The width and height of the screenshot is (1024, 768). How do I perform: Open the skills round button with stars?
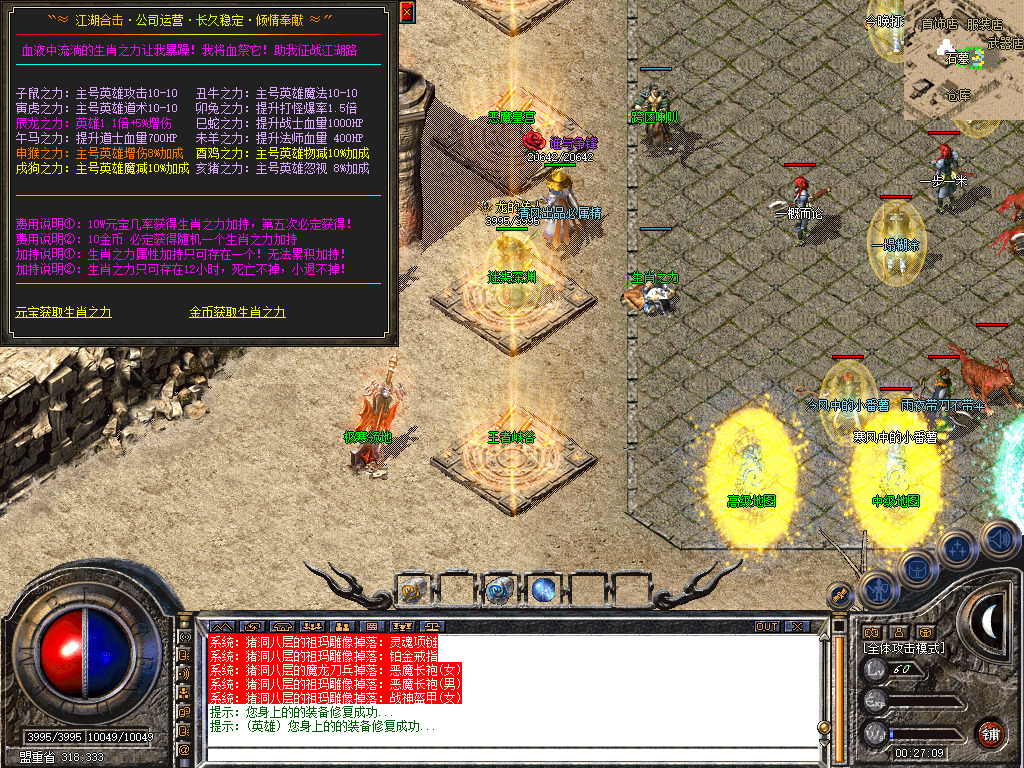tap(958, 548)
